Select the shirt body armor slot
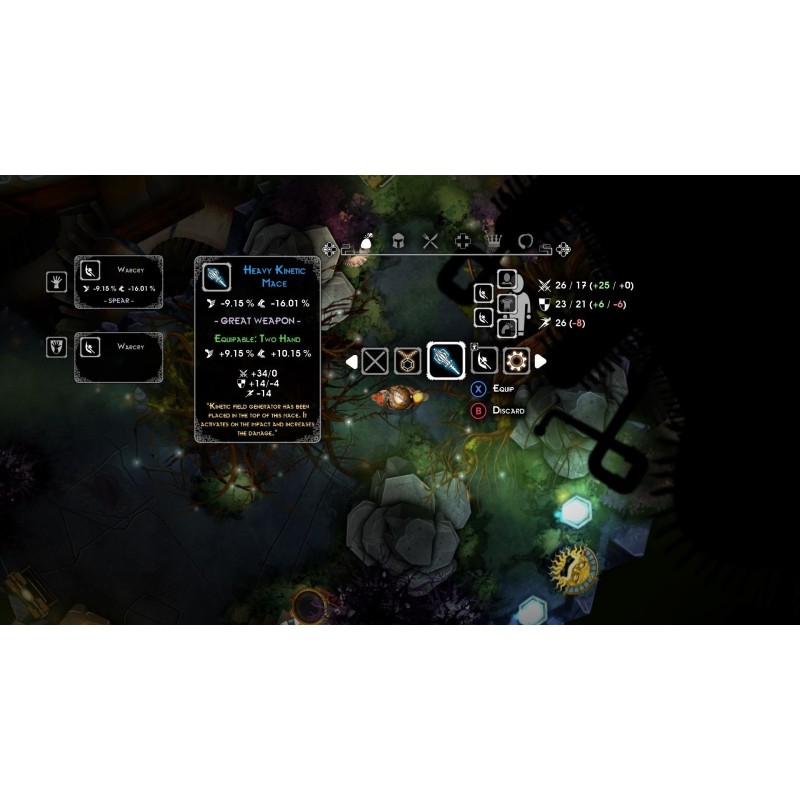The width and height of the screenshot is (800, 800). point(507,302)
